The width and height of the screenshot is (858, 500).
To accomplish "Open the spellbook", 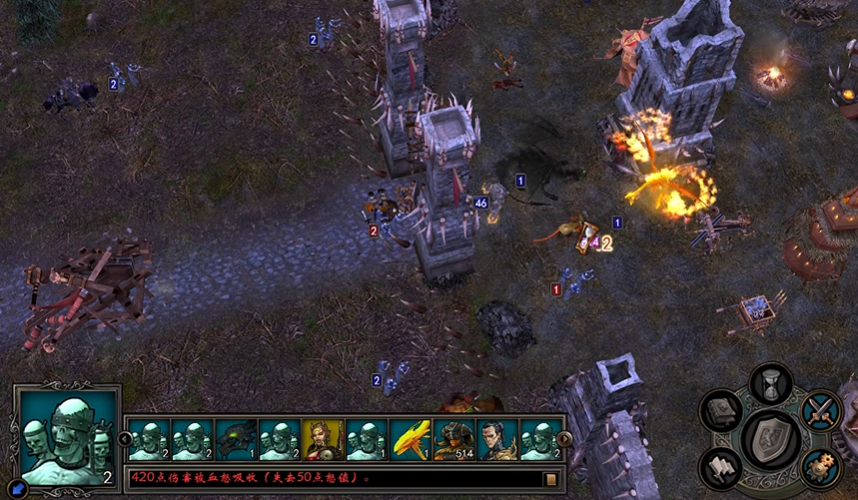I will [721, 410].
